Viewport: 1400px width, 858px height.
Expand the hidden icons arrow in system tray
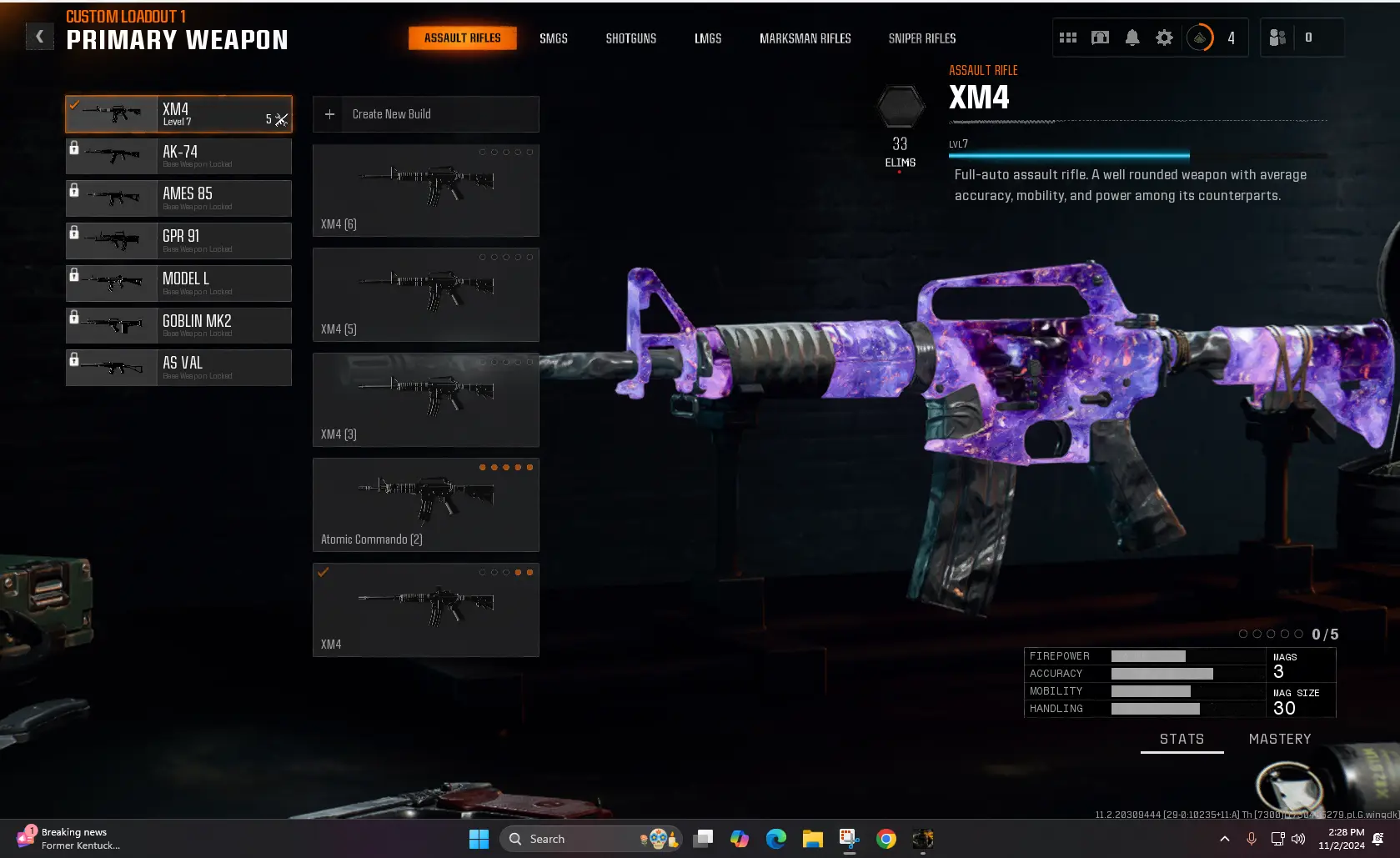(x=1225, y=839)
